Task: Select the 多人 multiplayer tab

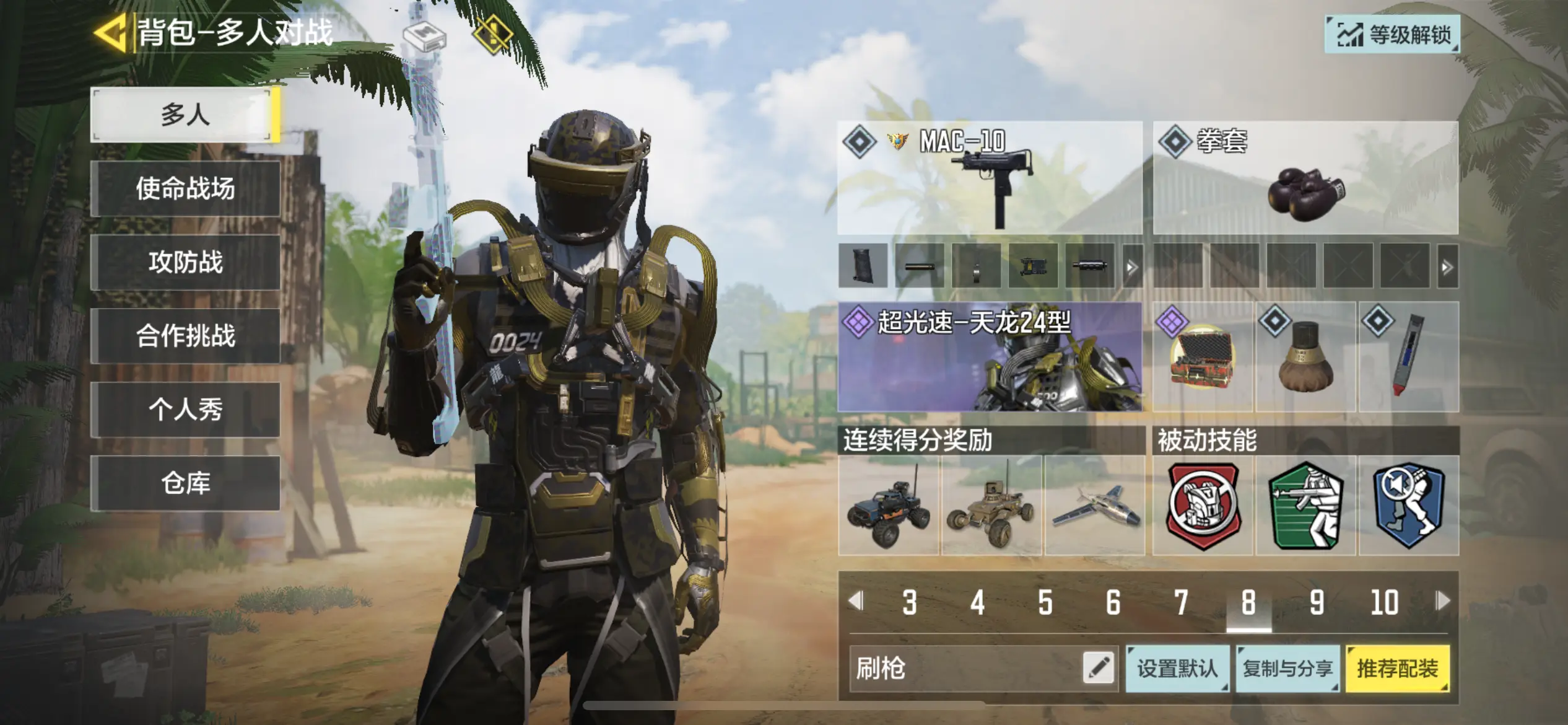Action: (x=185, y=115)
